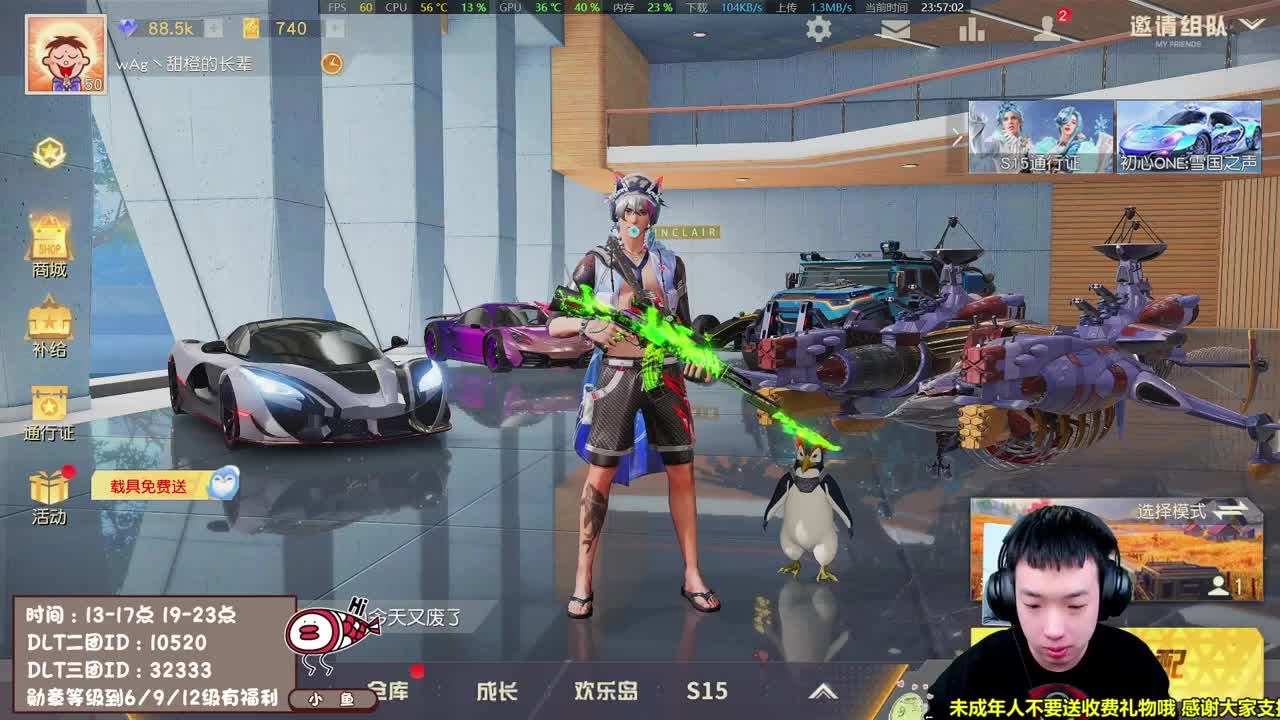Open the game settings gear

pos(818,30)
